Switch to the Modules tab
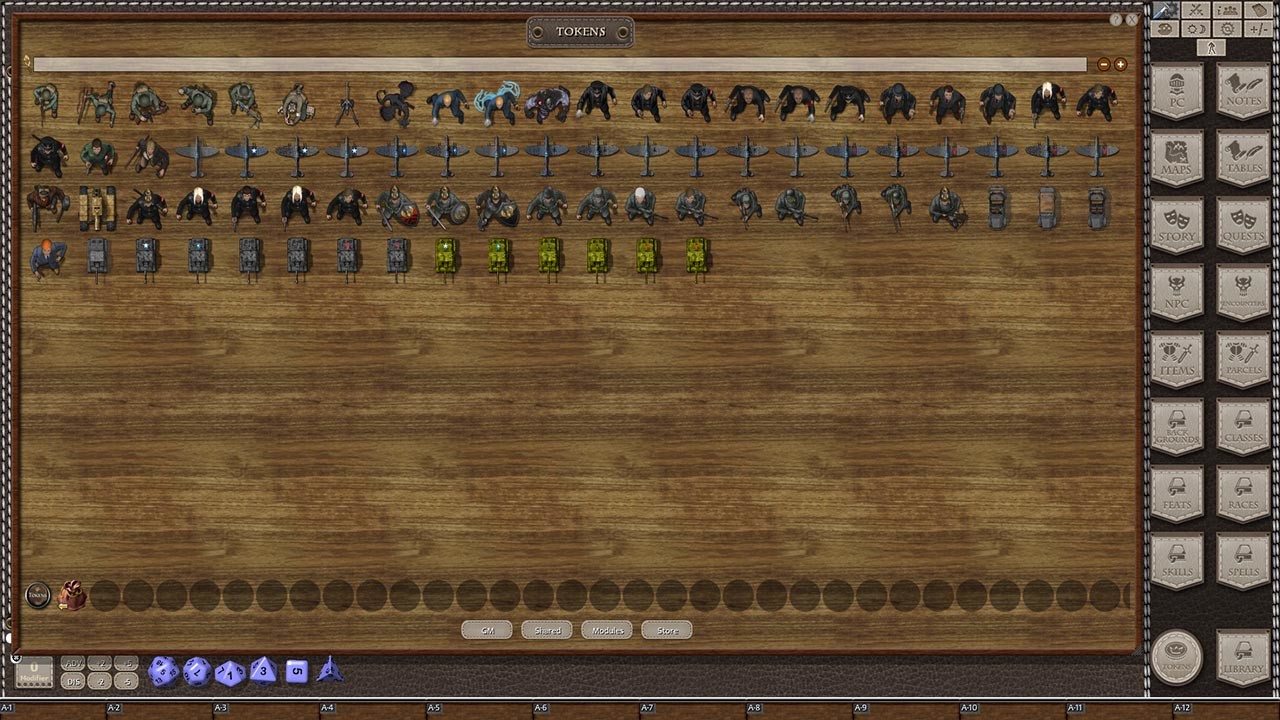1280x720 pixels. (x=606, y=630)
